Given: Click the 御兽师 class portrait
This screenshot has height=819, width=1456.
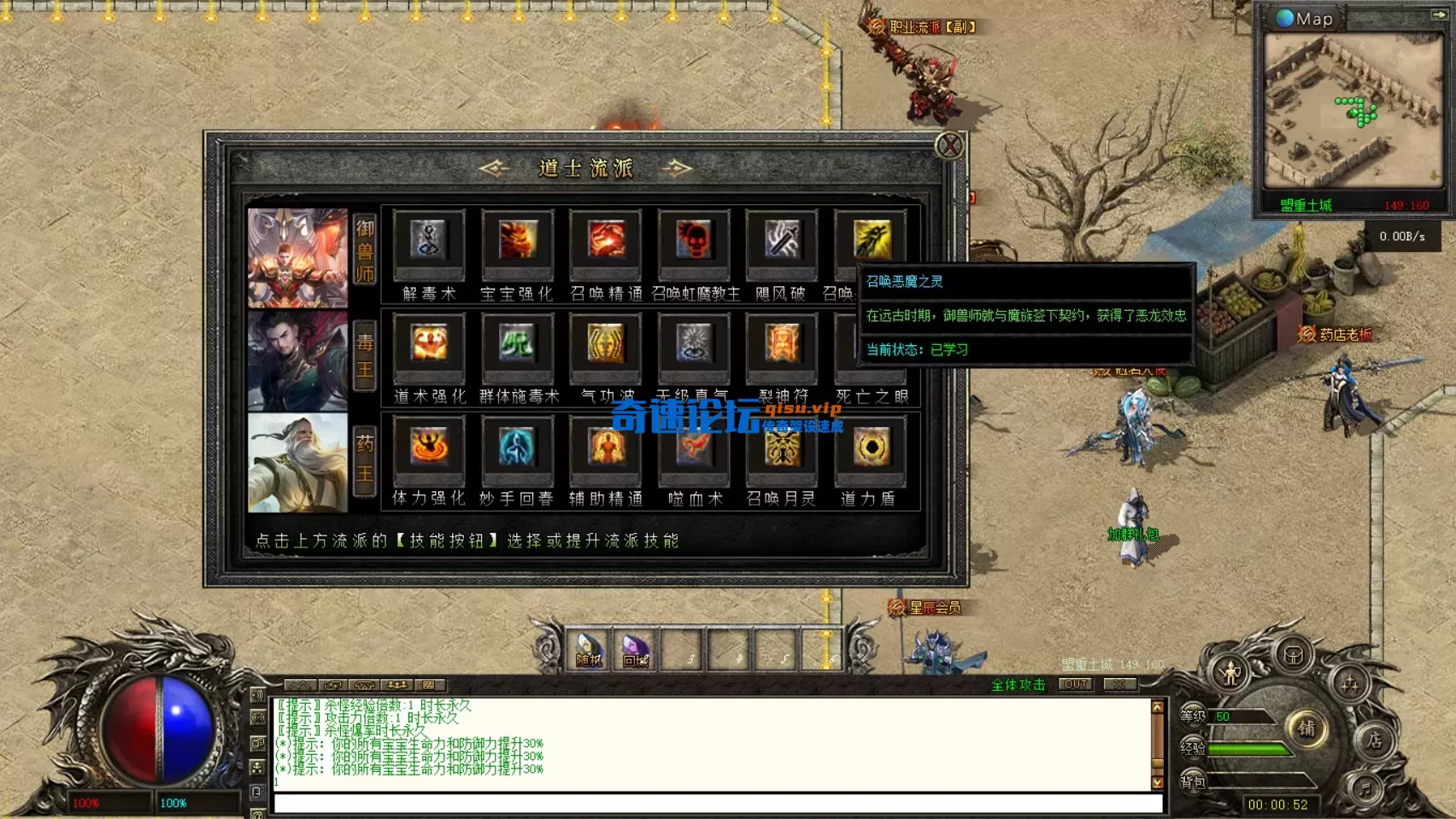Looking at the screenshot, I should pyautogui.click(x=297, y=258).
